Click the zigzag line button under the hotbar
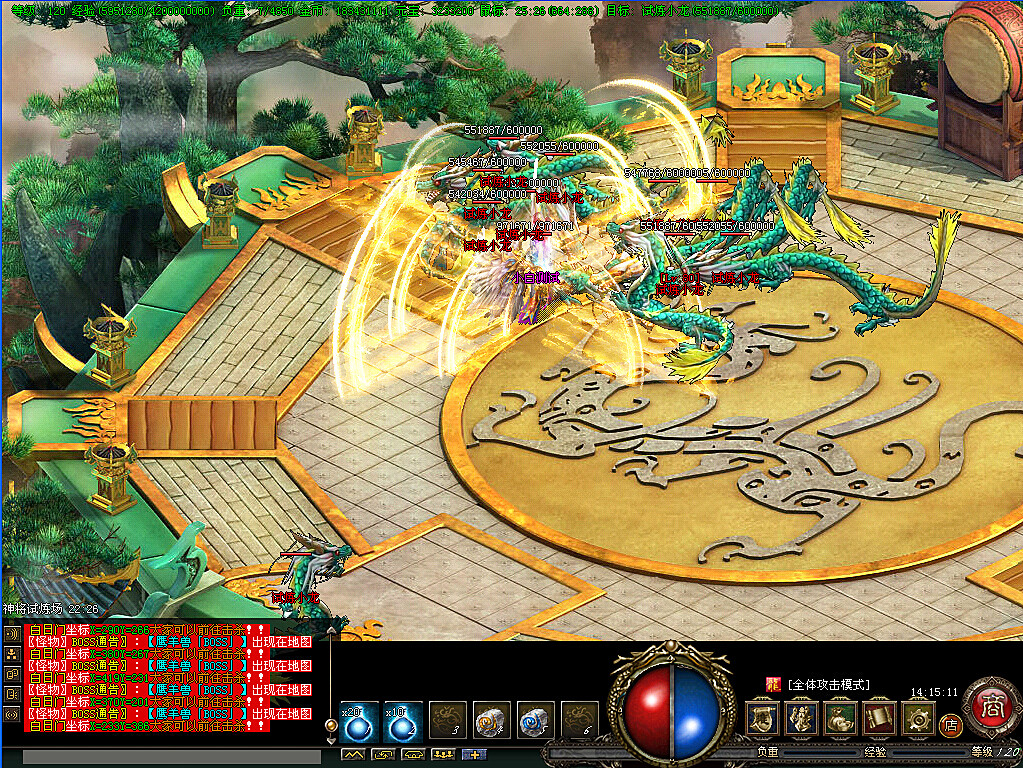 [x=352, y=755]
